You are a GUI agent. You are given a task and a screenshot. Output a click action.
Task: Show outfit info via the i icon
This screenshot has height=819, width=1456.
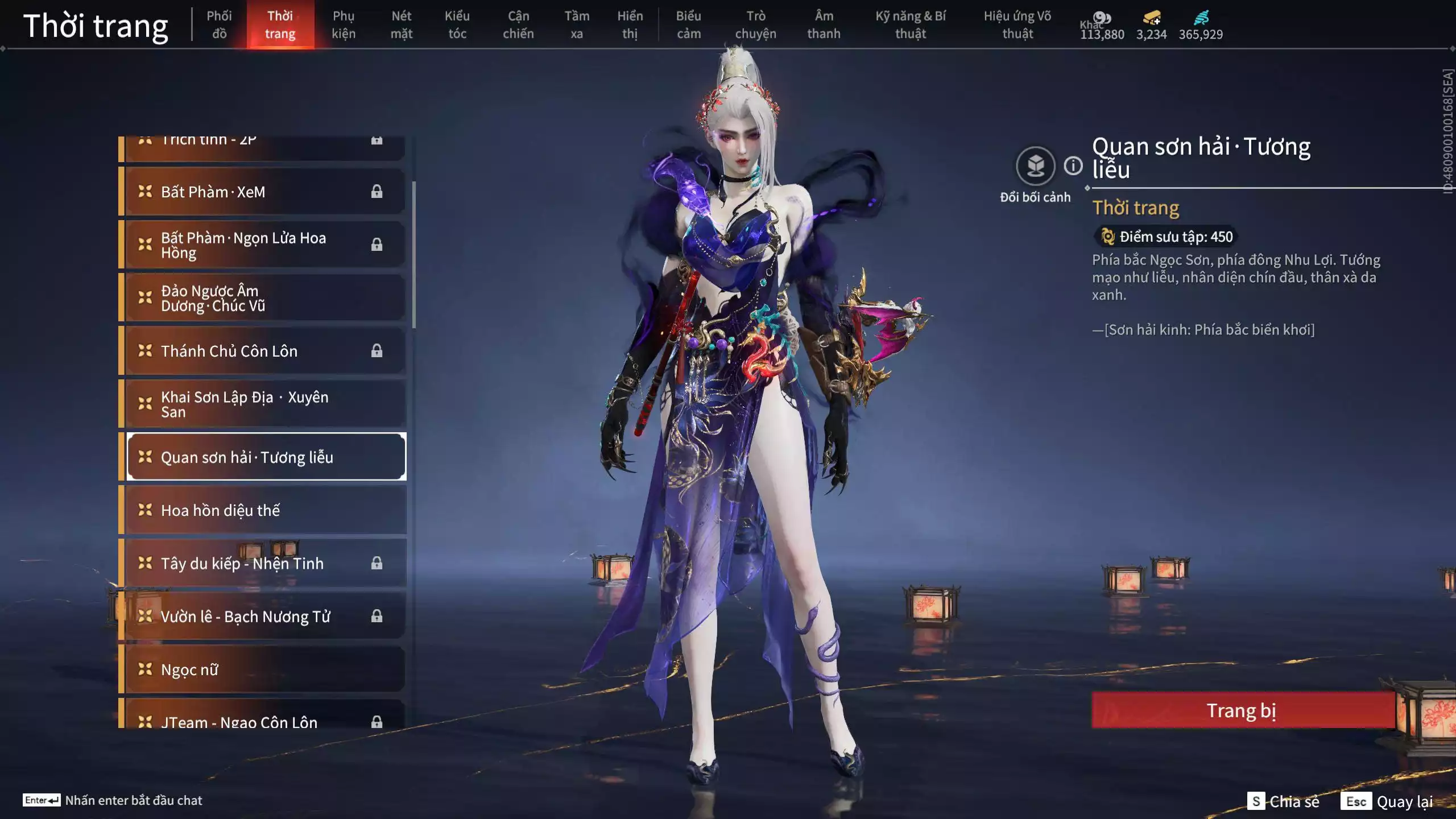click(1073, 166)
